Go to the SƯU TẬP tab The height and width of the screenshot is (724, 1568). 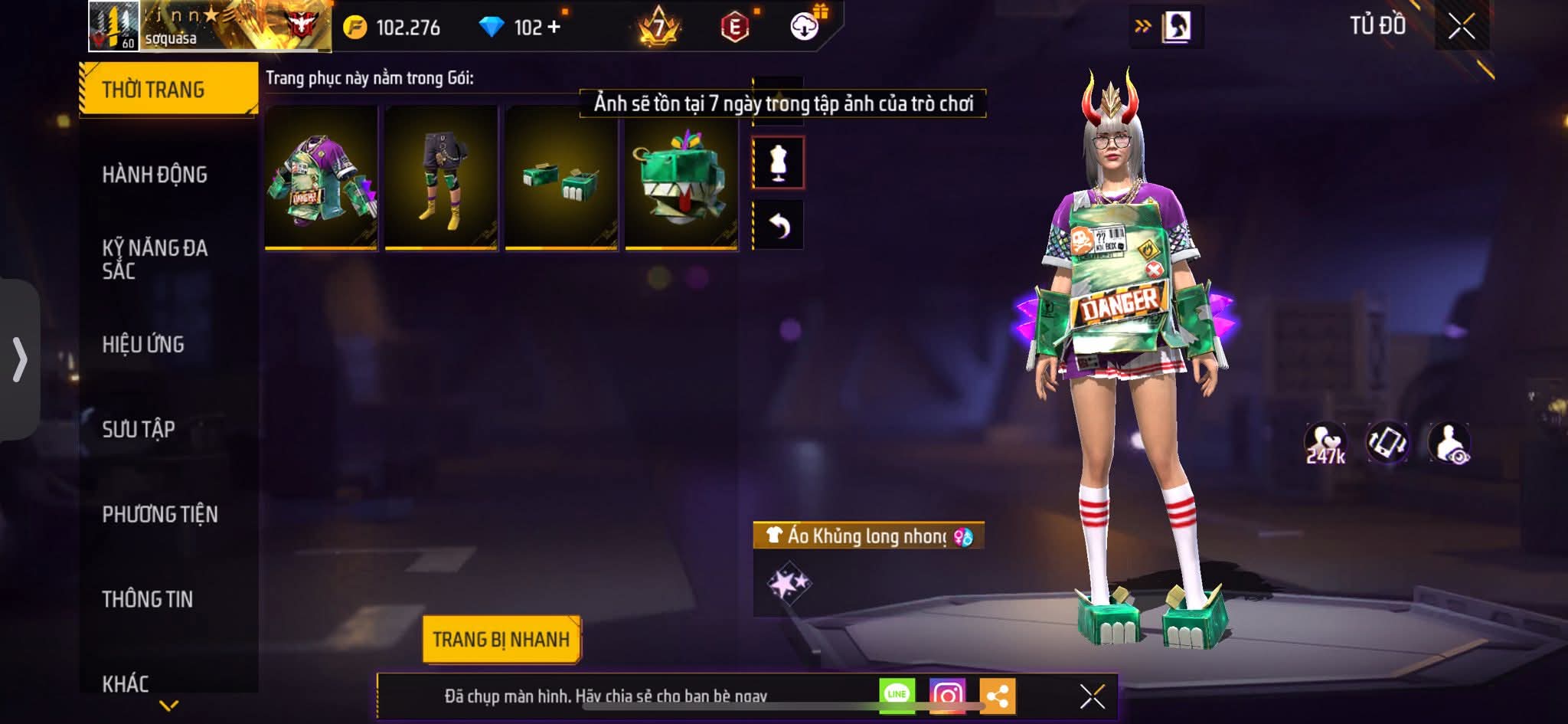click(x=139, y=429)
